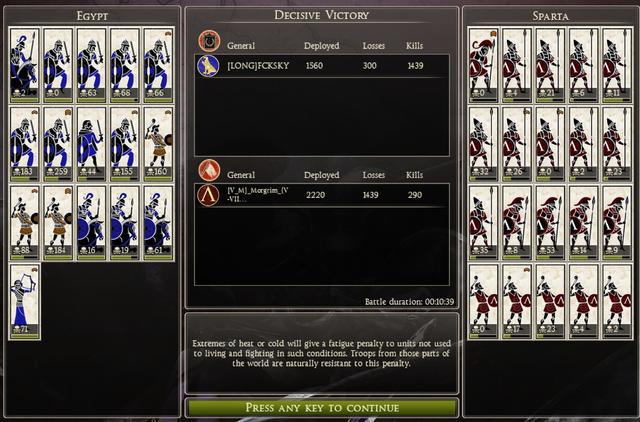Select the Egypt unit card with 155 kills
640x422 pixels.
click(x=125, y=142)
